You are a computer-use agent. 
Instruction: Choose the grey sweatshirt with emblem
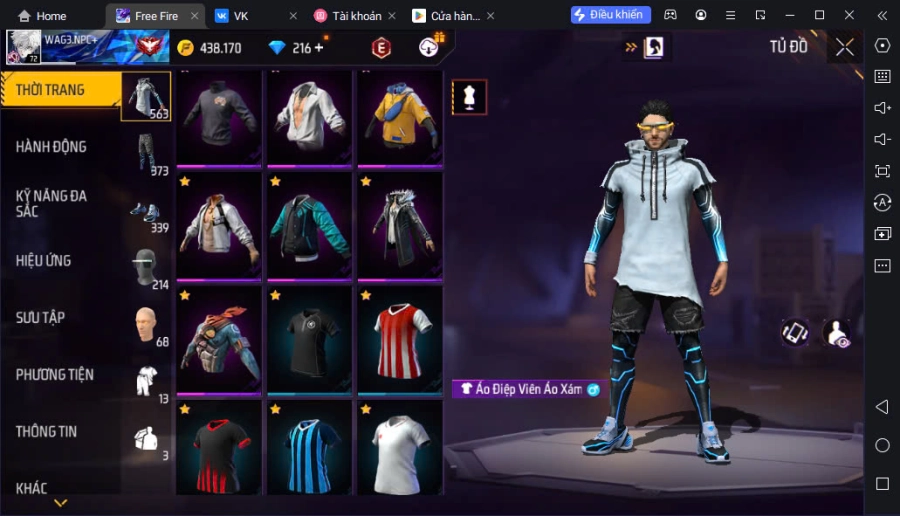pos(219,116)
